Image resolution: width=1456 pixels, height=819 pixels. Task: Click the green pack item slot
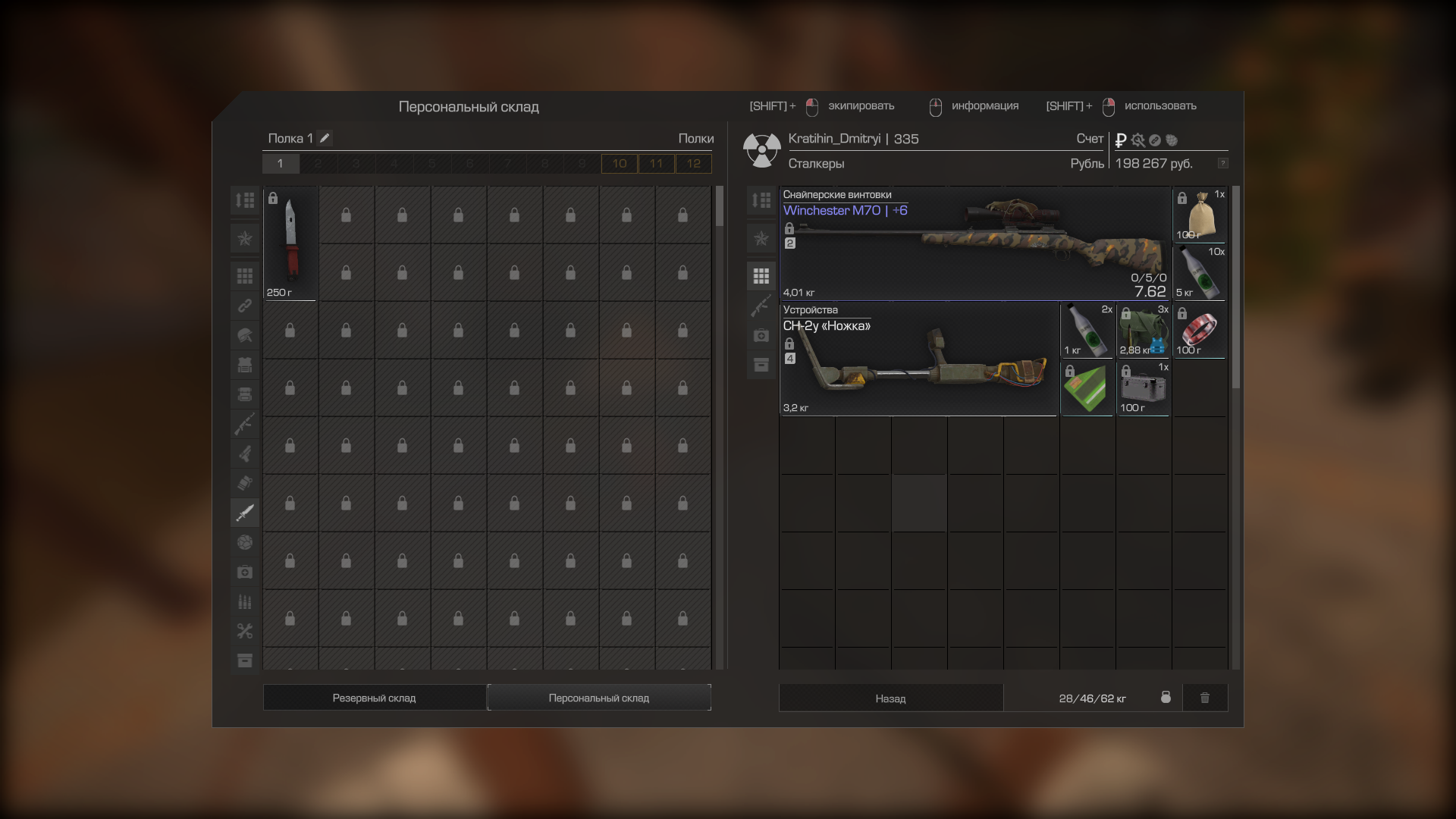pyautogui.click(x=1087, y=388)
